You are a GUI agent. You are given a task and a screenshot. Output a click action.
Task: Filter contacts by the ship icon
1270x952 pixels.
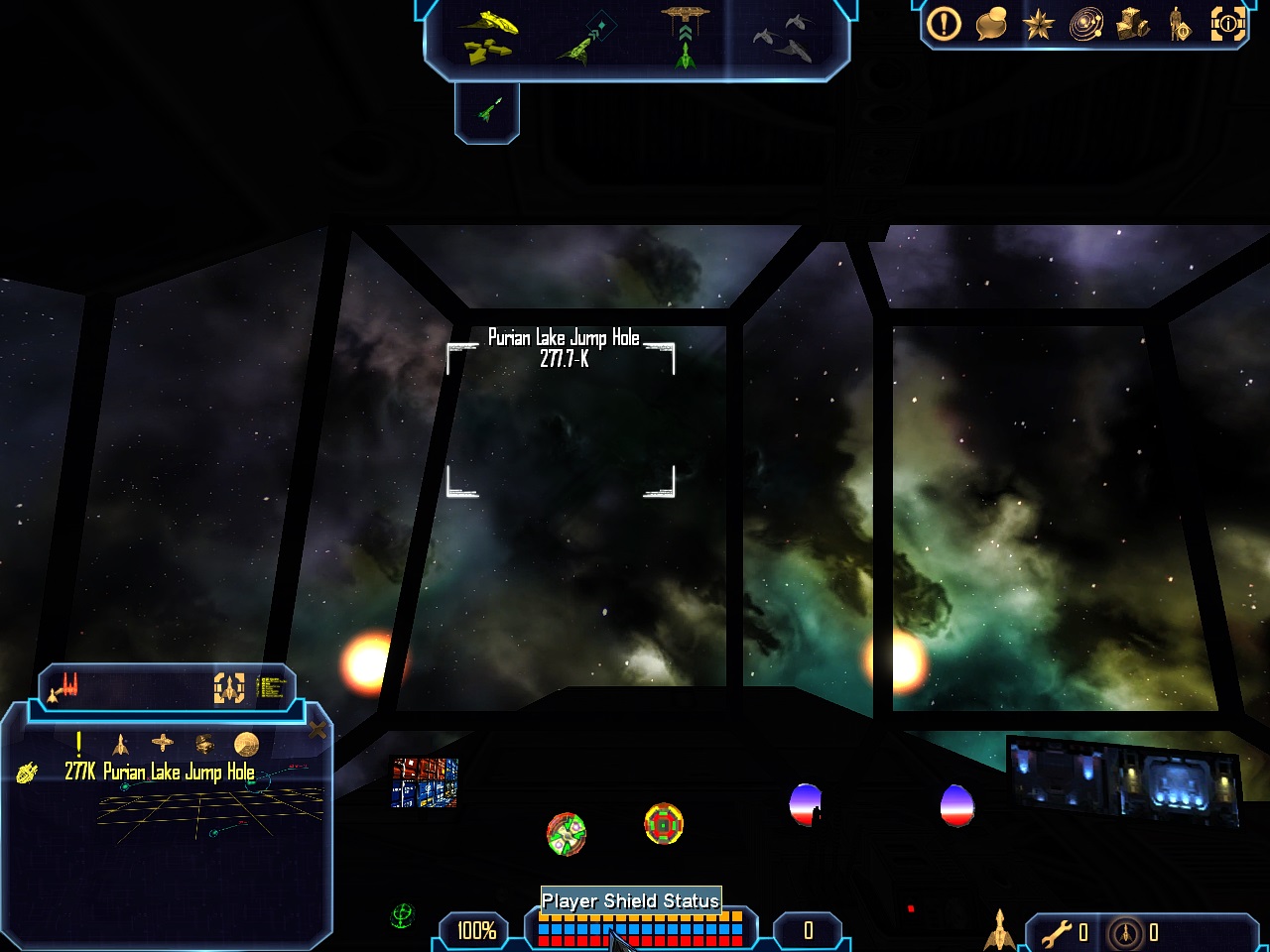121,743
